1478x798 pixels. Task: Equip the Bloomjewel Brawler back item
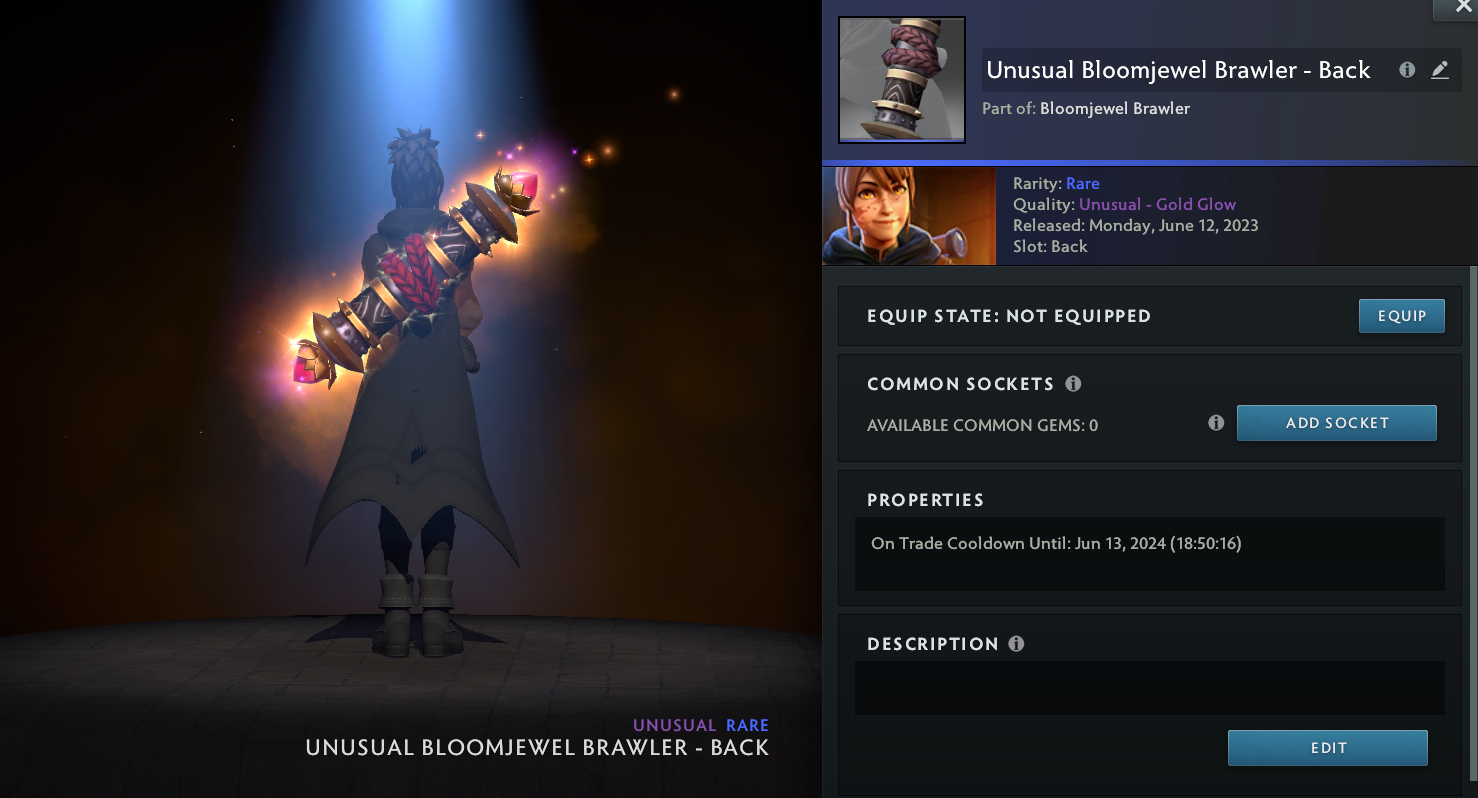point(1401,316)
